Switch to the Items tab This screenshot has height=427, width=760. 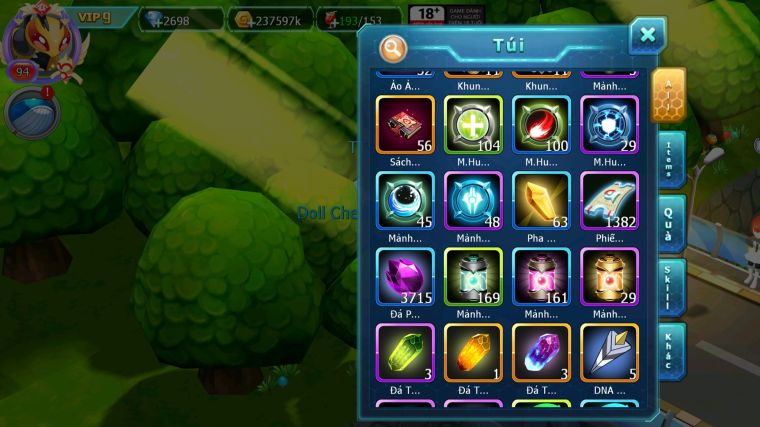(x=670, y=160)
